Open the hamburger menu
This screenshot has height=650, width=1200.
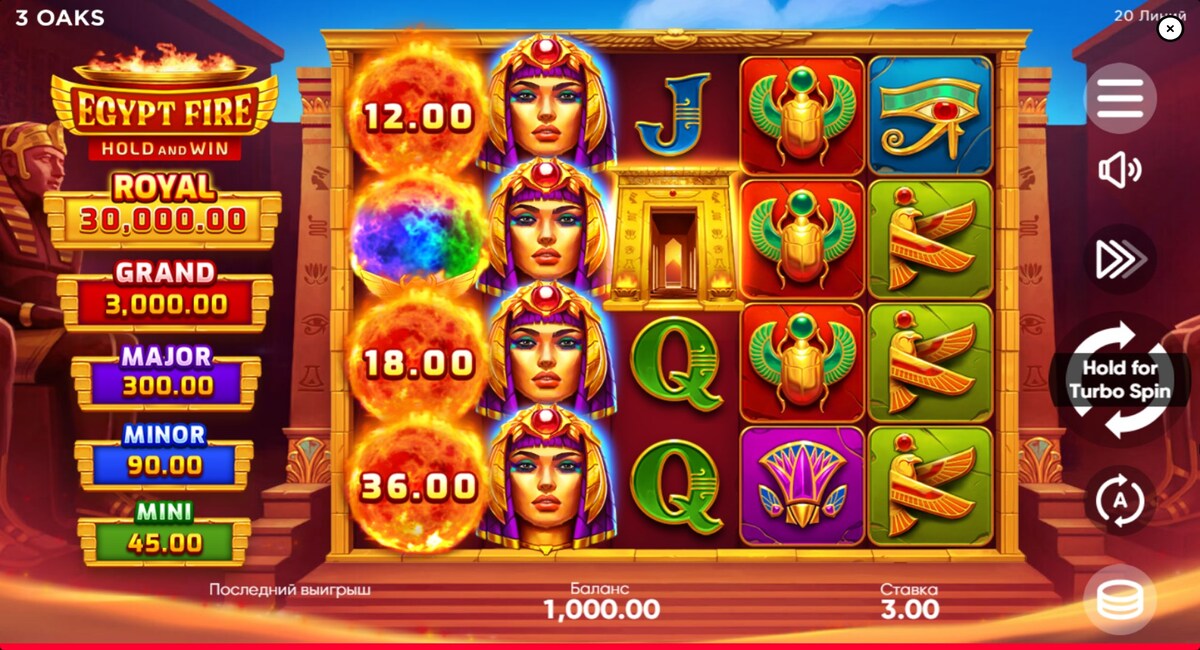[x=1120, y=98]
